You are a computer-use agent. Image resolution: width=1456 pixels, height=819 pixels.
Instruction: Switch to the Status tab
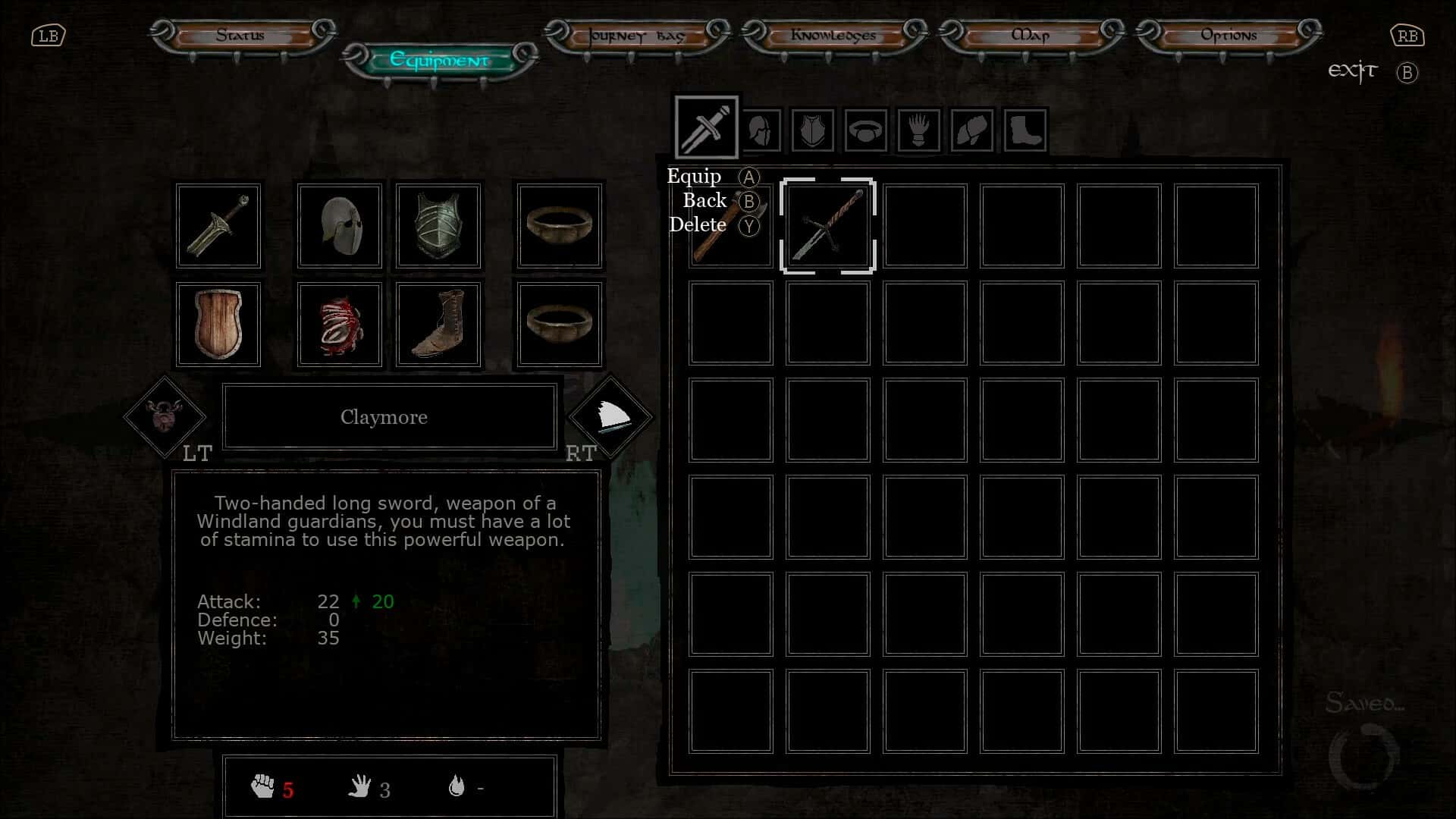pyautogui.click(x=241, y=35)
